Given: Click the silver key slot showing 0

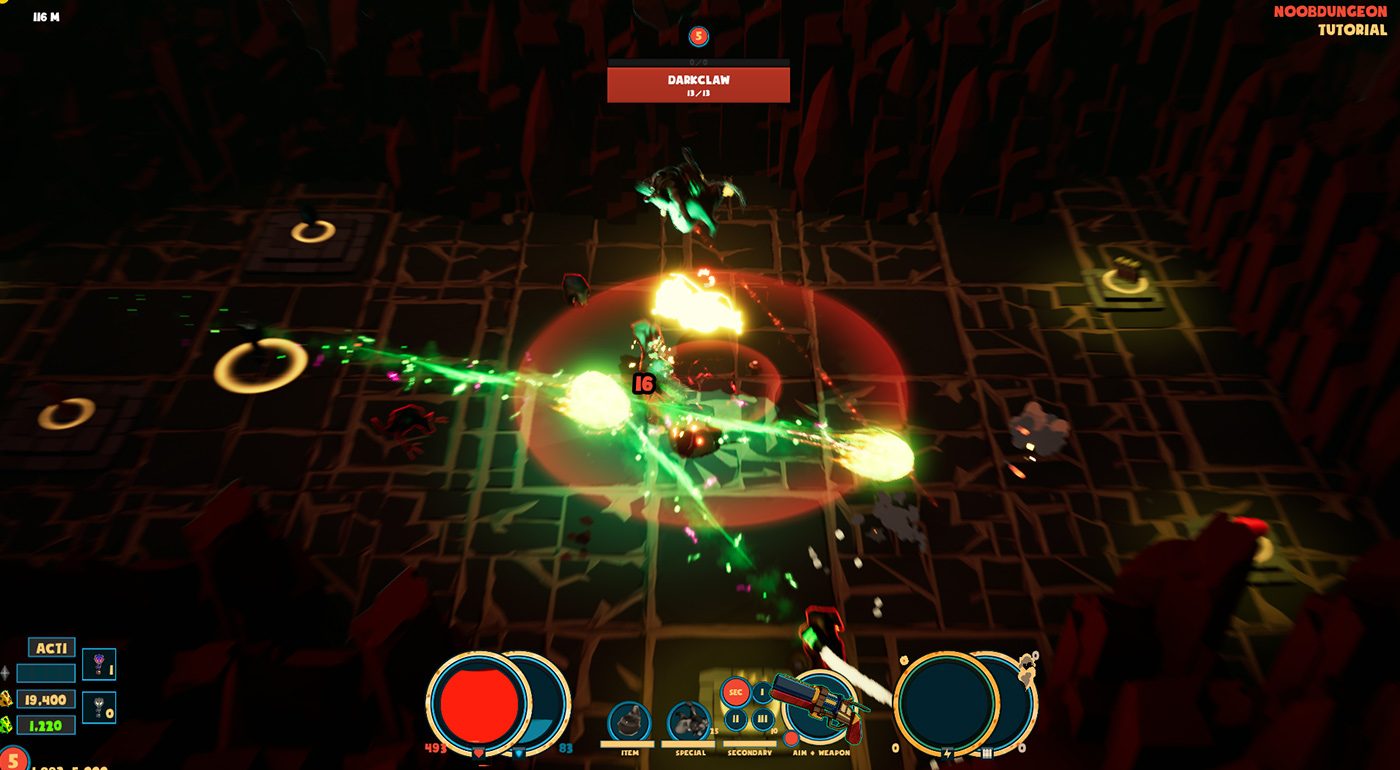Looking at the screenshot, I should [98, 708].
